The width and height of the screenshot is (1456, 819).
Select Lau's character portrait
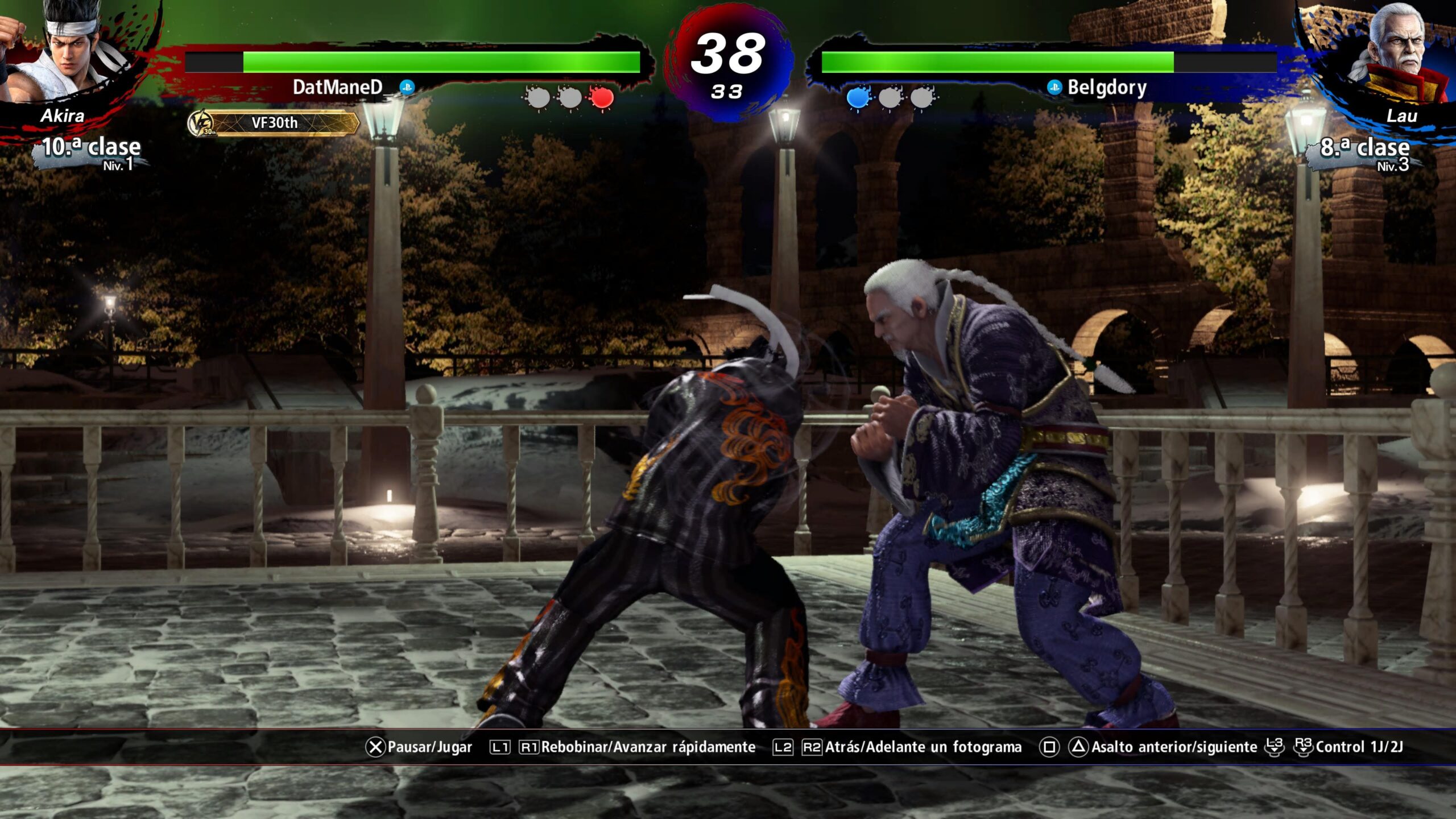point(1393,54)
